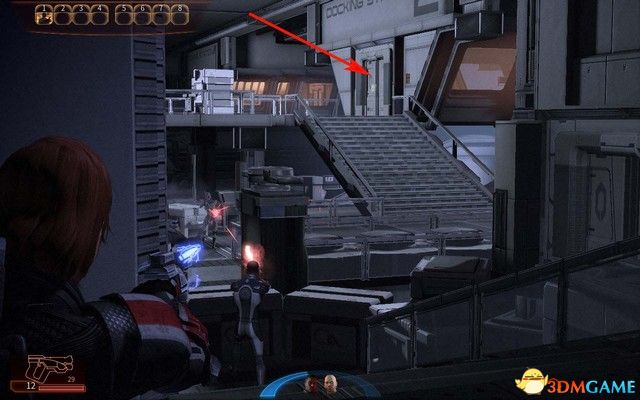The height and width of the screenshot is (400, 640).
Task: Select the pistol weapon icon
Action: pyautogui.click(x=42, y=364)
